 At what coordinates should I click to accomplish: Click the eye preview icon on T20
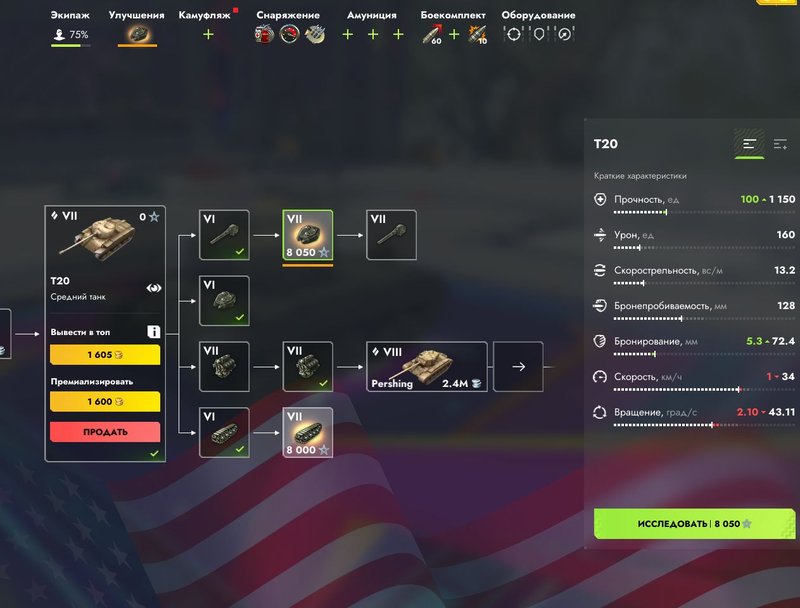153,288
